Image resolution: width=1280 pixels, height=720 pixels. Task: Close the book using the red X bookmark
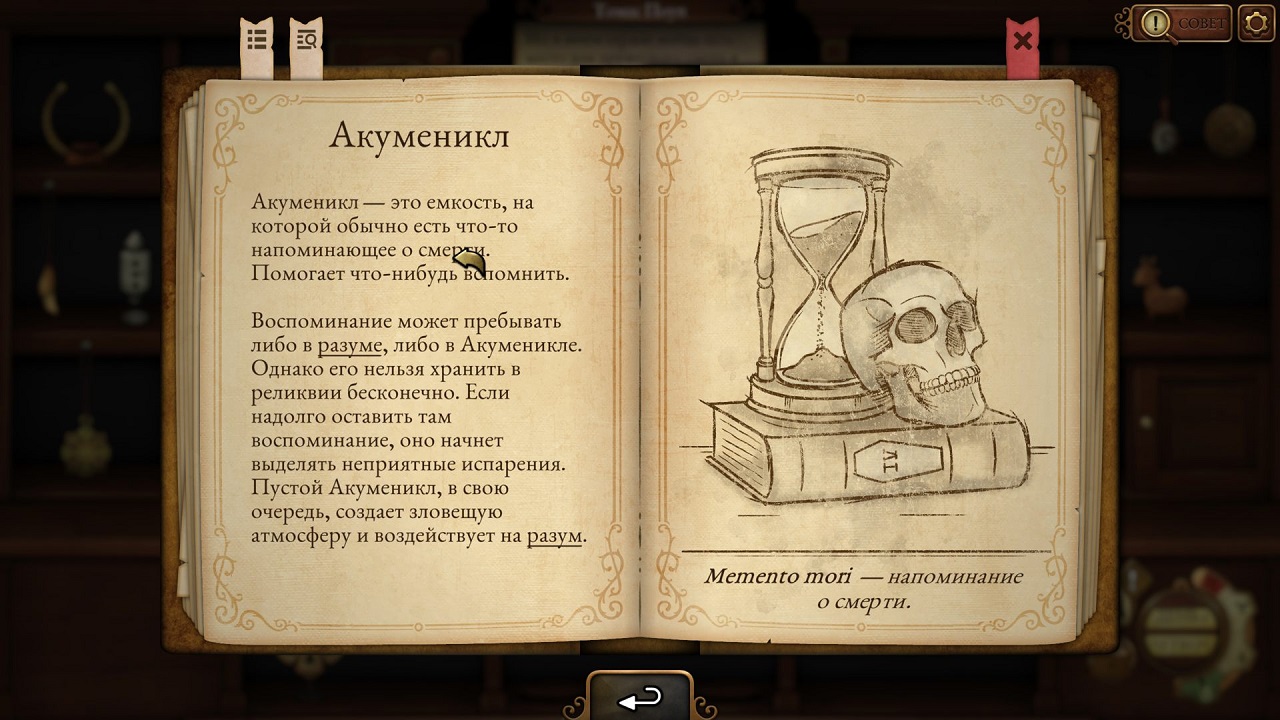pos(1022,40)
